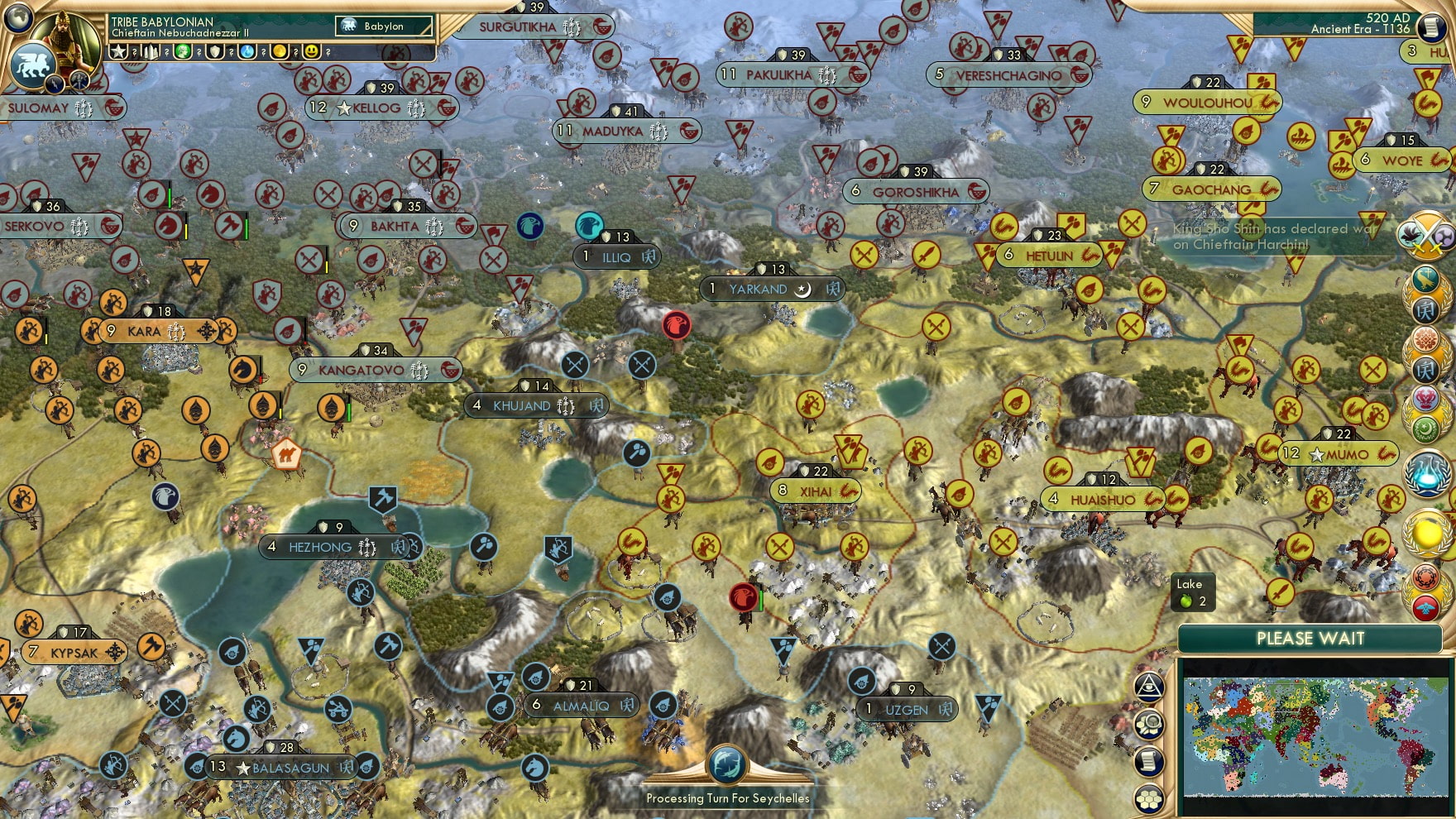Open the notification log scroll icon
The image size is (1456, 819).
1150,761
